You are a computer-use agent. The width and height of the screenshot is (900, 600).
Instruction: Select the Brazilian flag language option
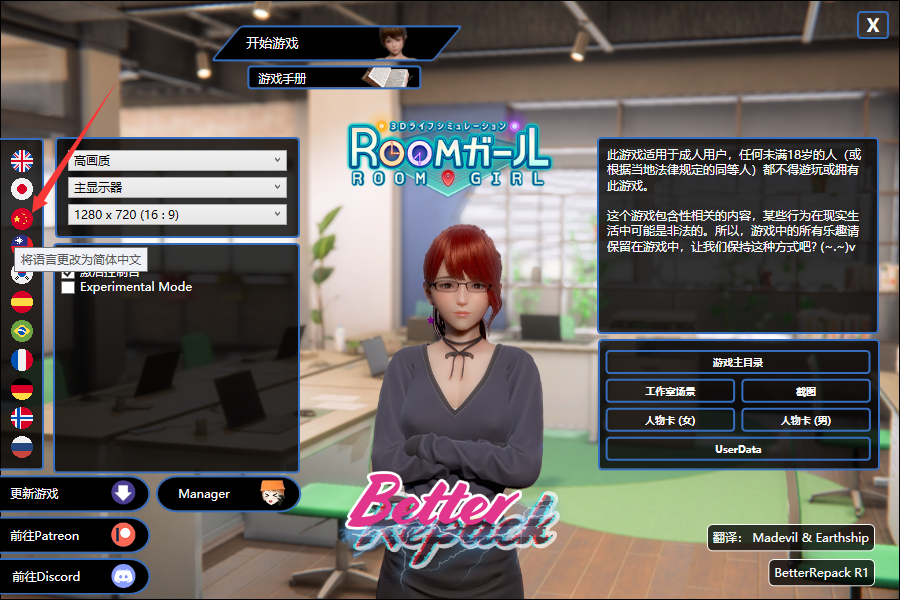[x=22, y=331]
